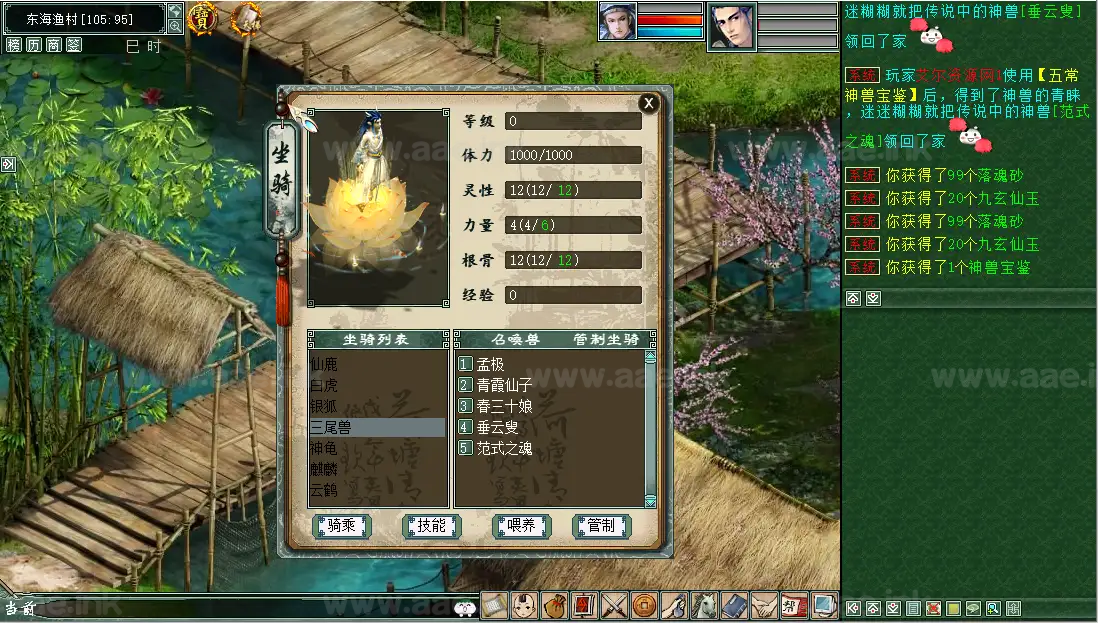Click the white horse icon in the bottom toolbar
The image size is (1098, 623).
705,606
